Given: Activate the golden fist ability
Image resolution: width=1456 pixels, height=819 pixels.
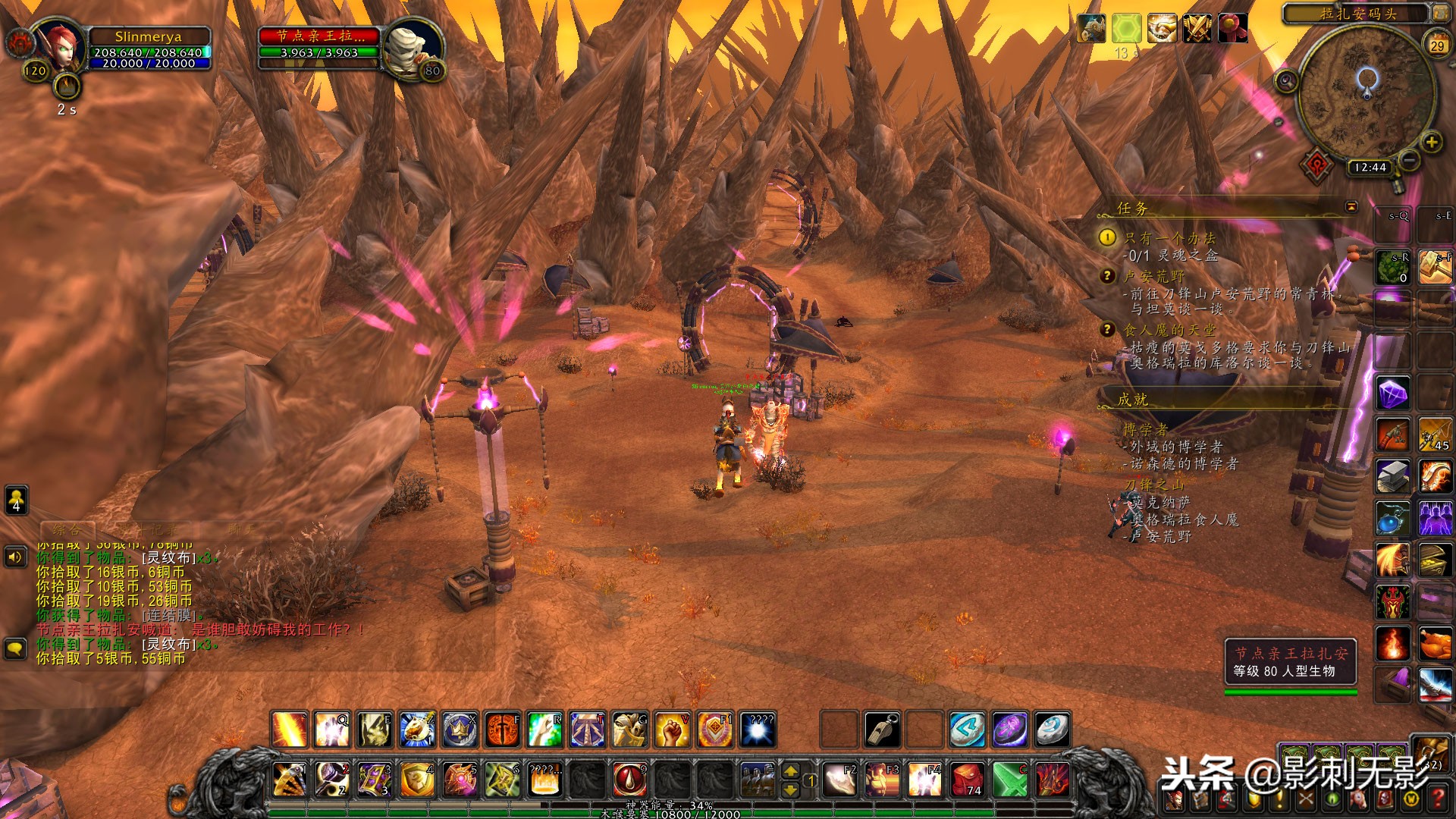Looking at the screenshot, I should [672, 730].
